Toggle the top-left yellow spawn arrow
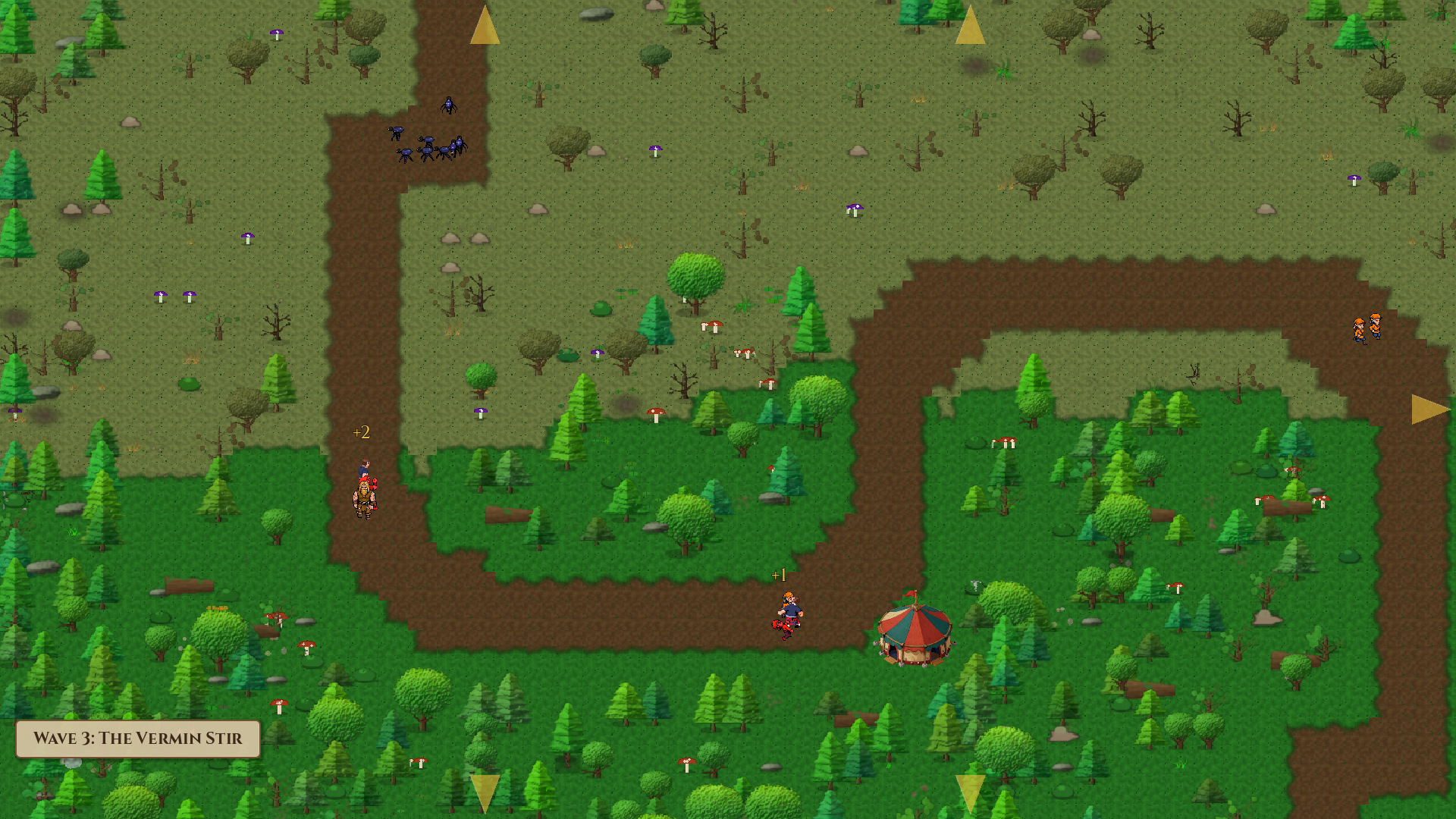 [x=485, y=25]
